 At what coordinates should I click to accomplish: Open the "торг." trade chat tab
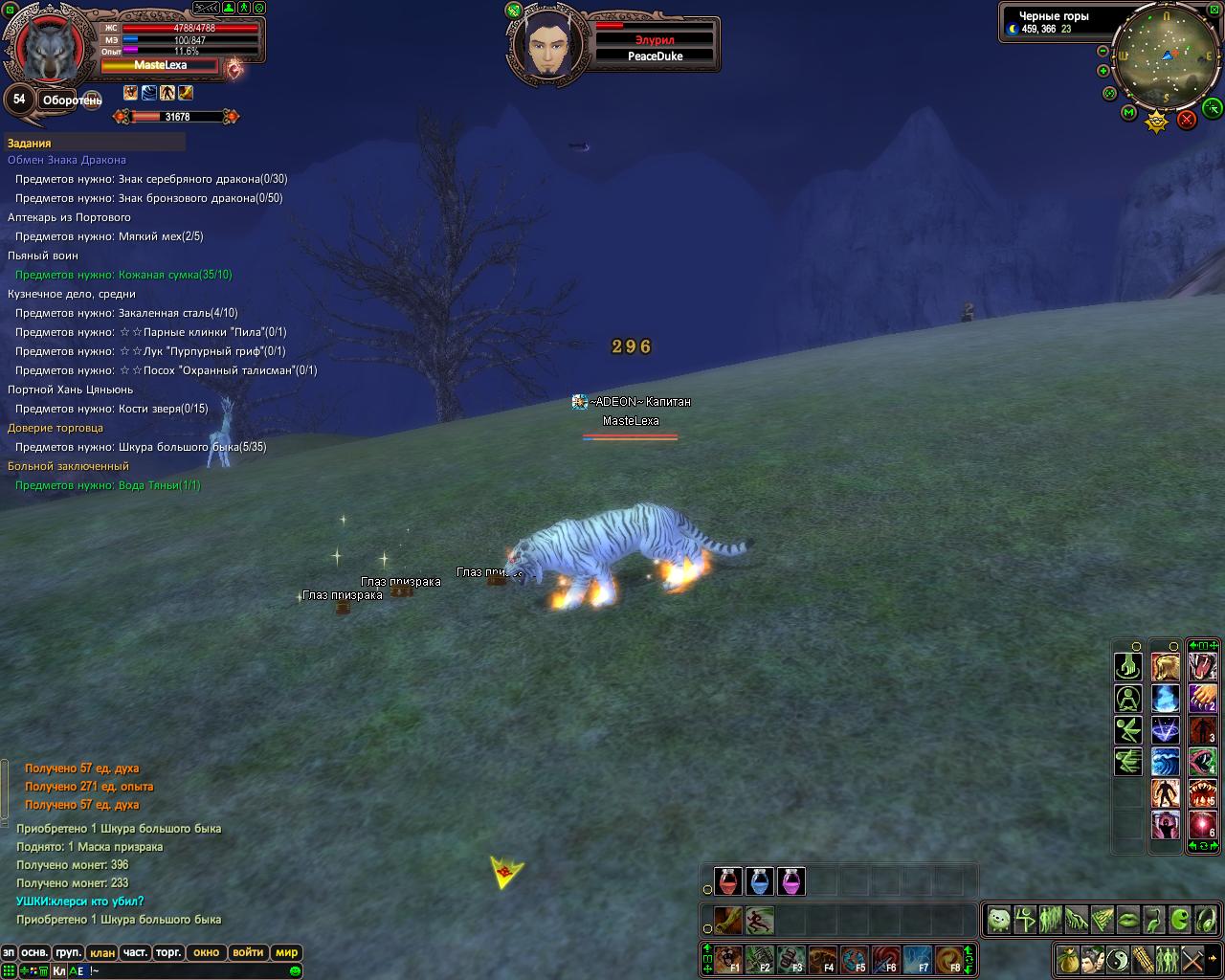(169, 952)
